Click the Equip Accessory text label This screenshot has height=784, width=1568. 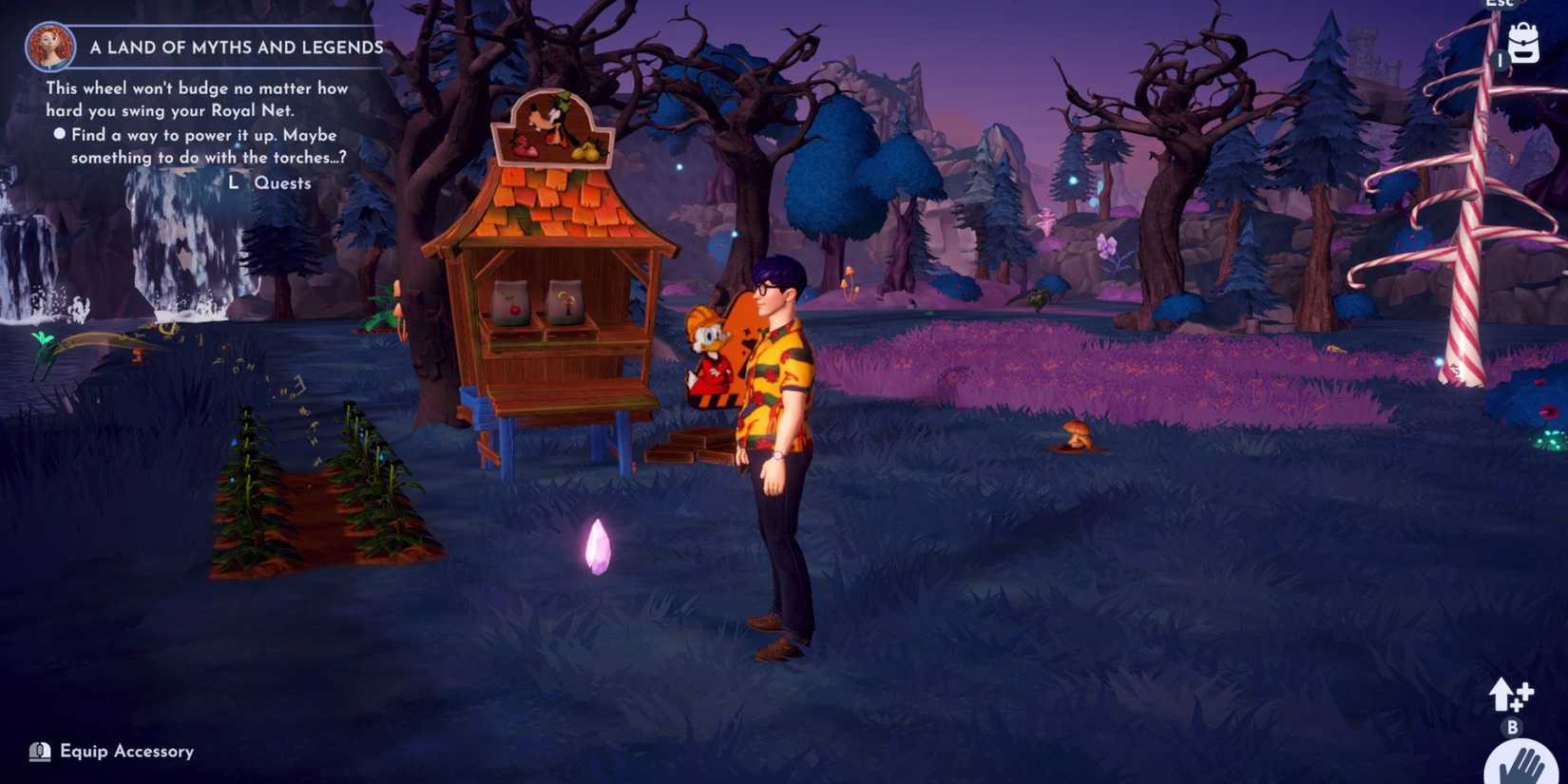pyautogui.click(x=125, y=751)
